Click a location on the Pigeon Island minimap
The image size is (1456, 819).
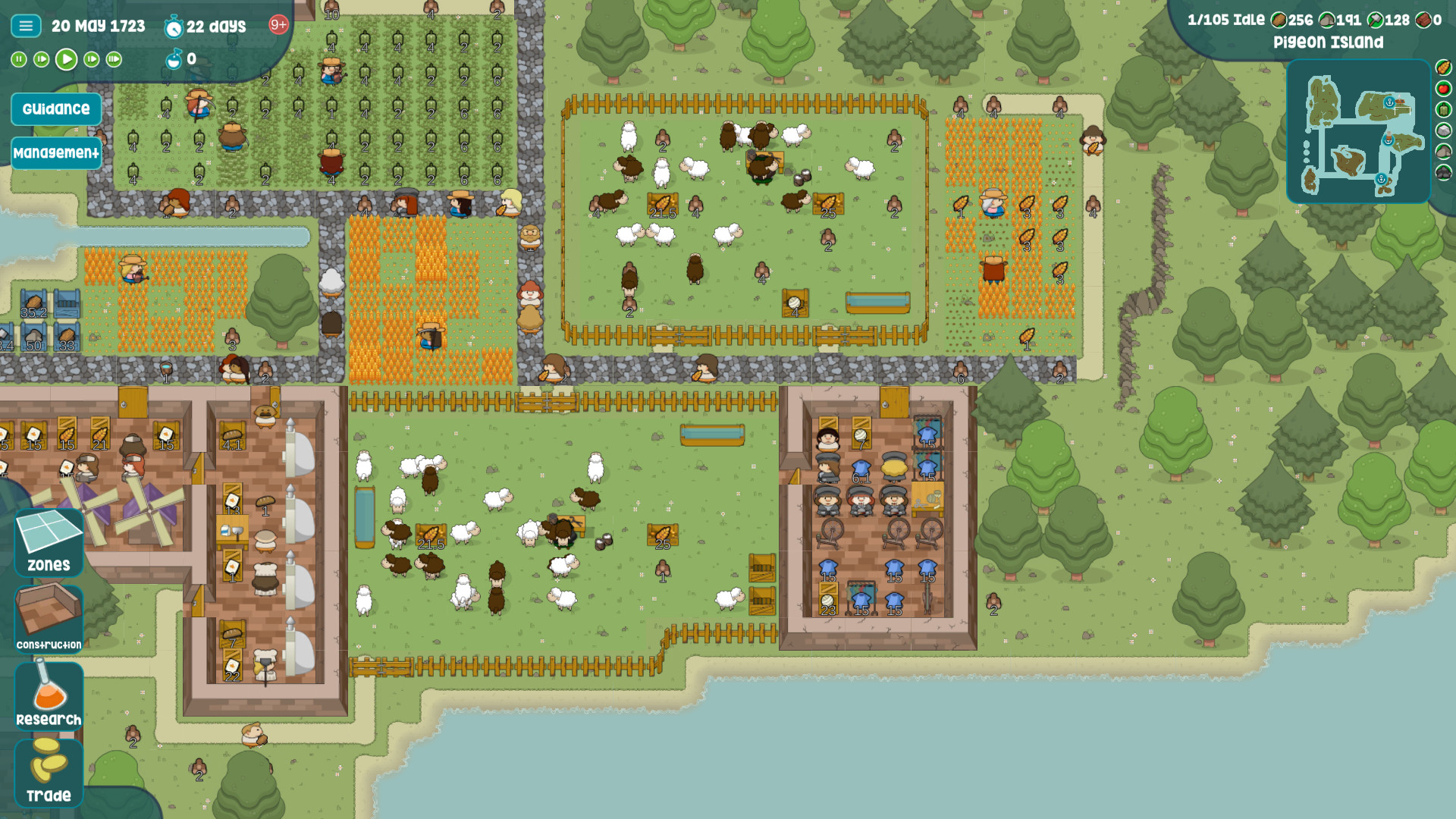click(x=1357, y=129)
